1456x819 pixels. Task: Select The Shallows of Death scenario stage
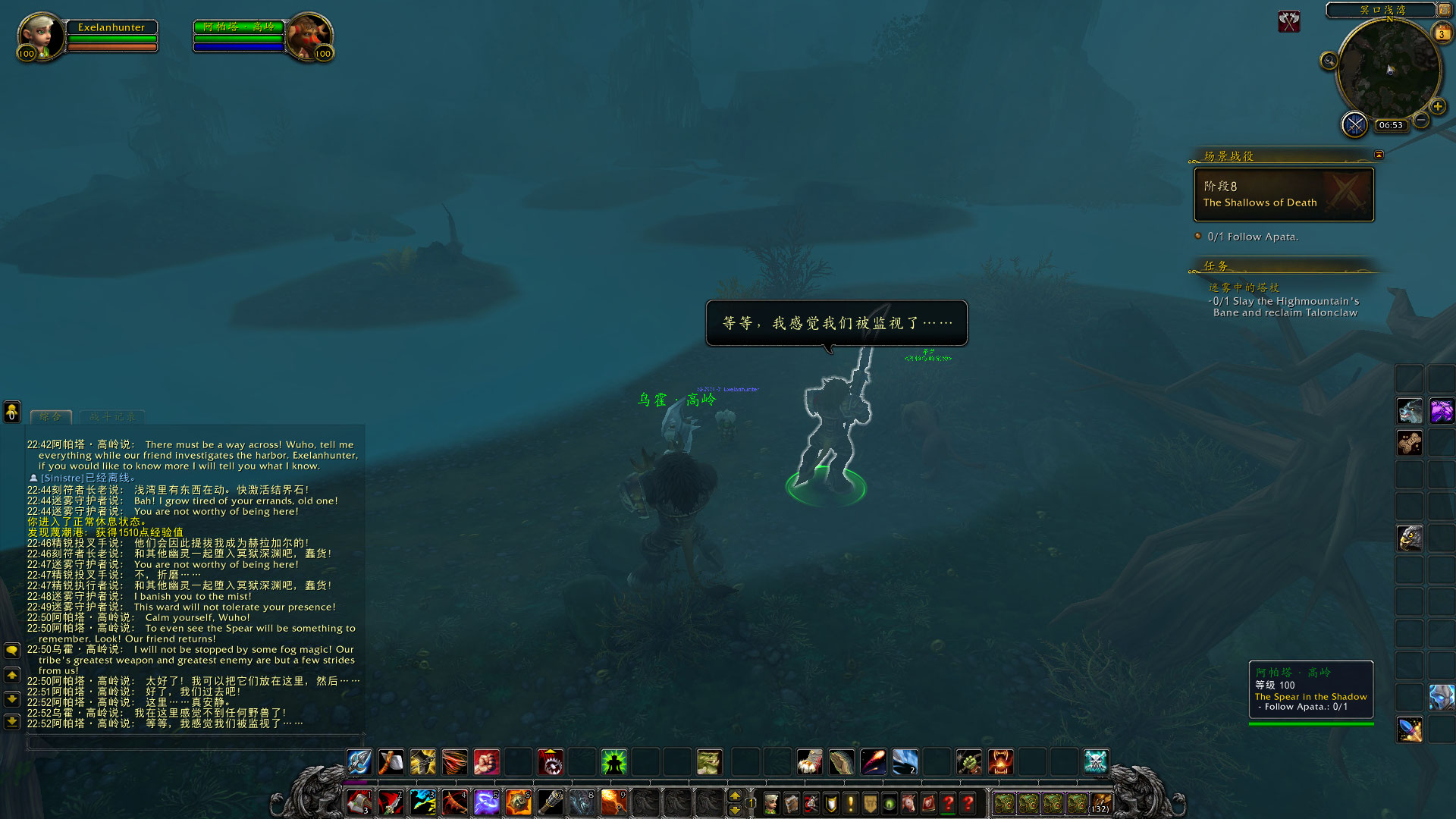click(x=1284, y=195)
